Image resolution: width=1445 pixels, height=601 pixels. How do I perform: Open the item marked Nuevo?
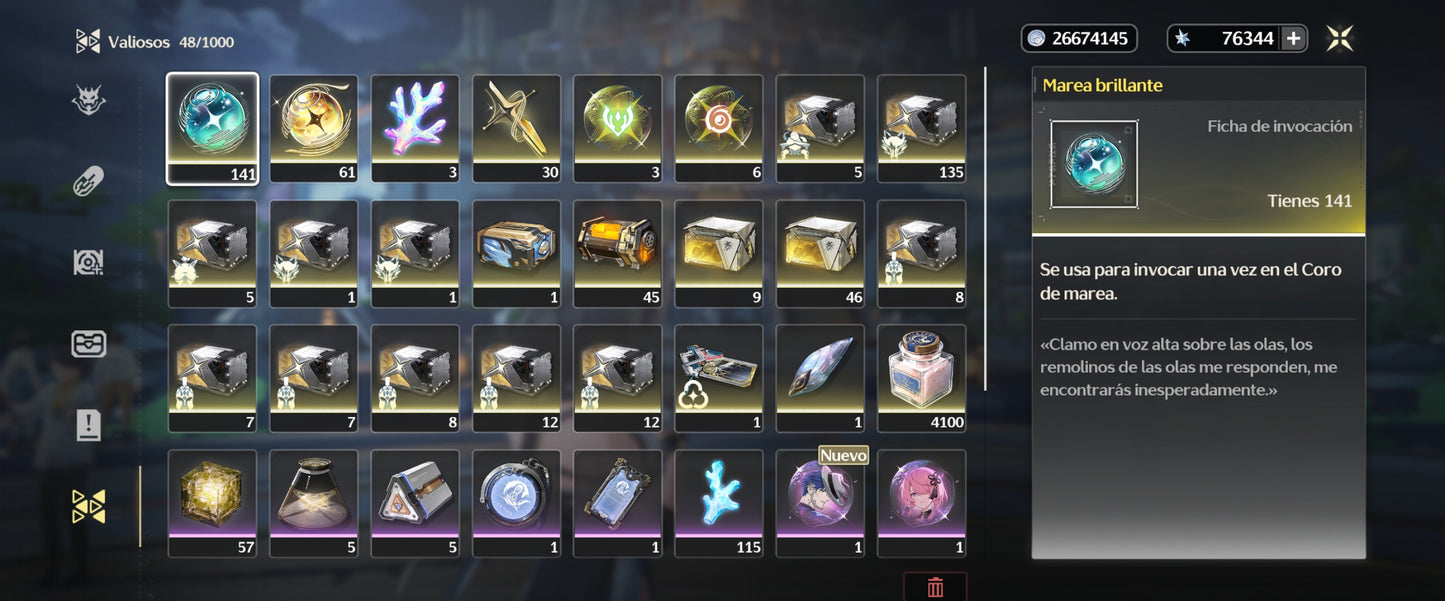[x=821, y=502]
